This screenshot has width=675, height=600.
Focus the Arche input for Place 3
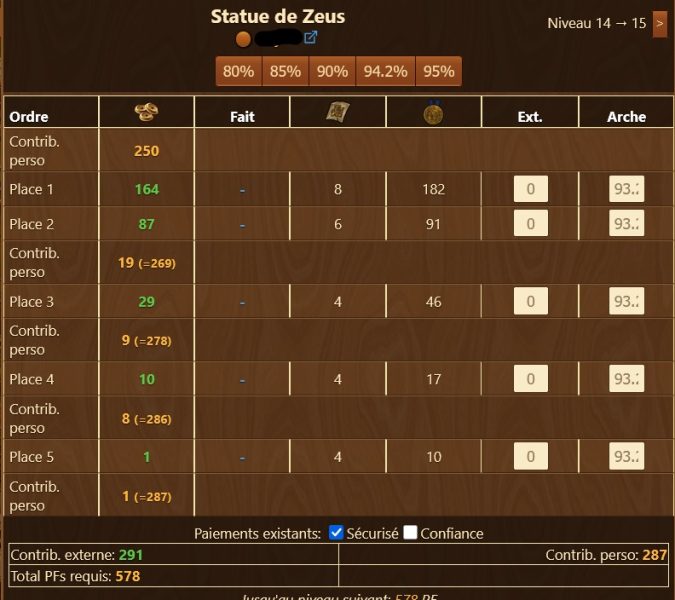click(626, 302)
